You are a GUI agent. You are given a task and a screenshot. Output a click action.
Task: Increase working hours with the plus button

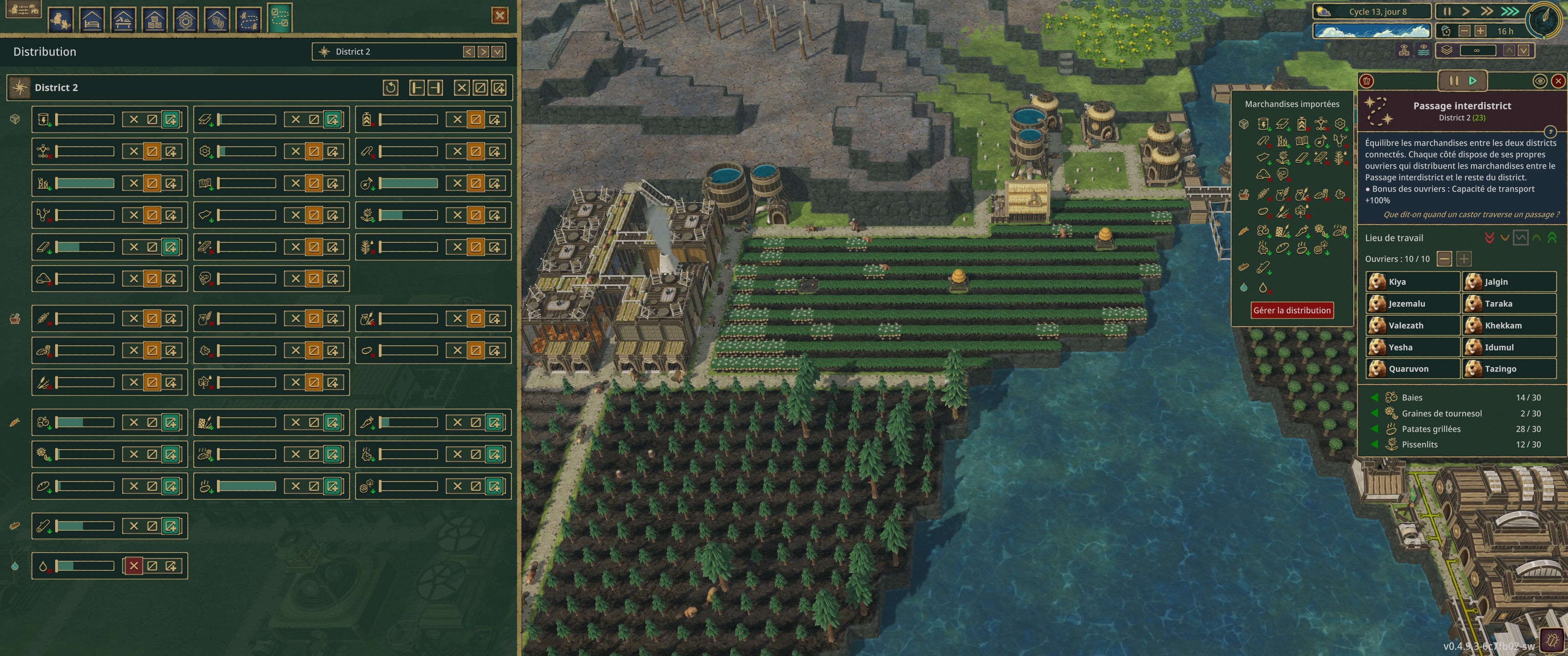pyautogui.click(x=1480, y=31)
